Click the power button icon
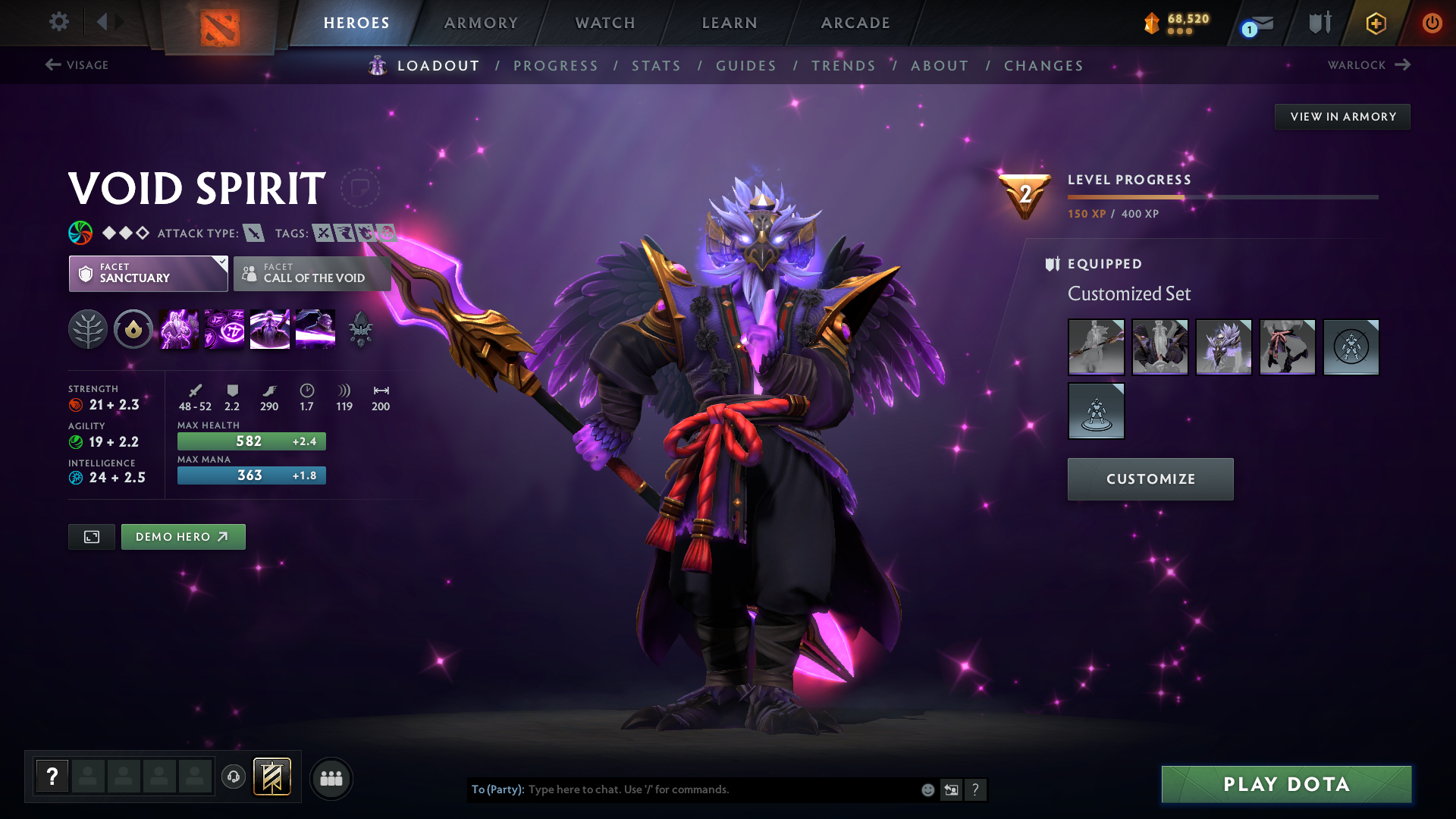Screen dimensions: 1456x819 1432,23
